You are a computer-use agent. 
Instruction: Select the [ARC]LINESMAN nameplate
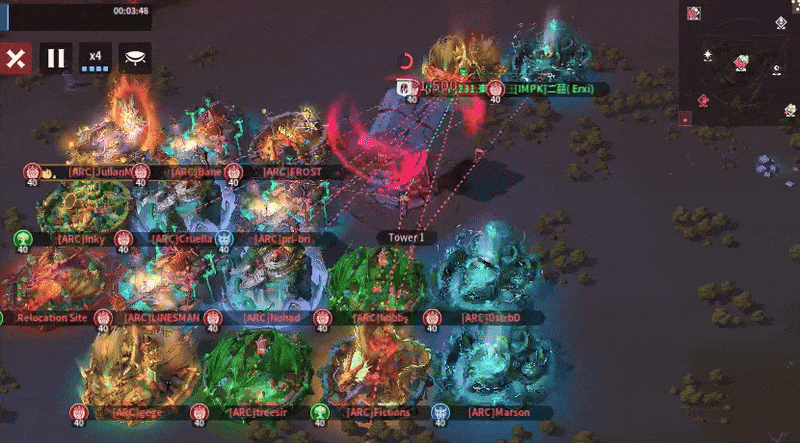[x=158, y=318]
